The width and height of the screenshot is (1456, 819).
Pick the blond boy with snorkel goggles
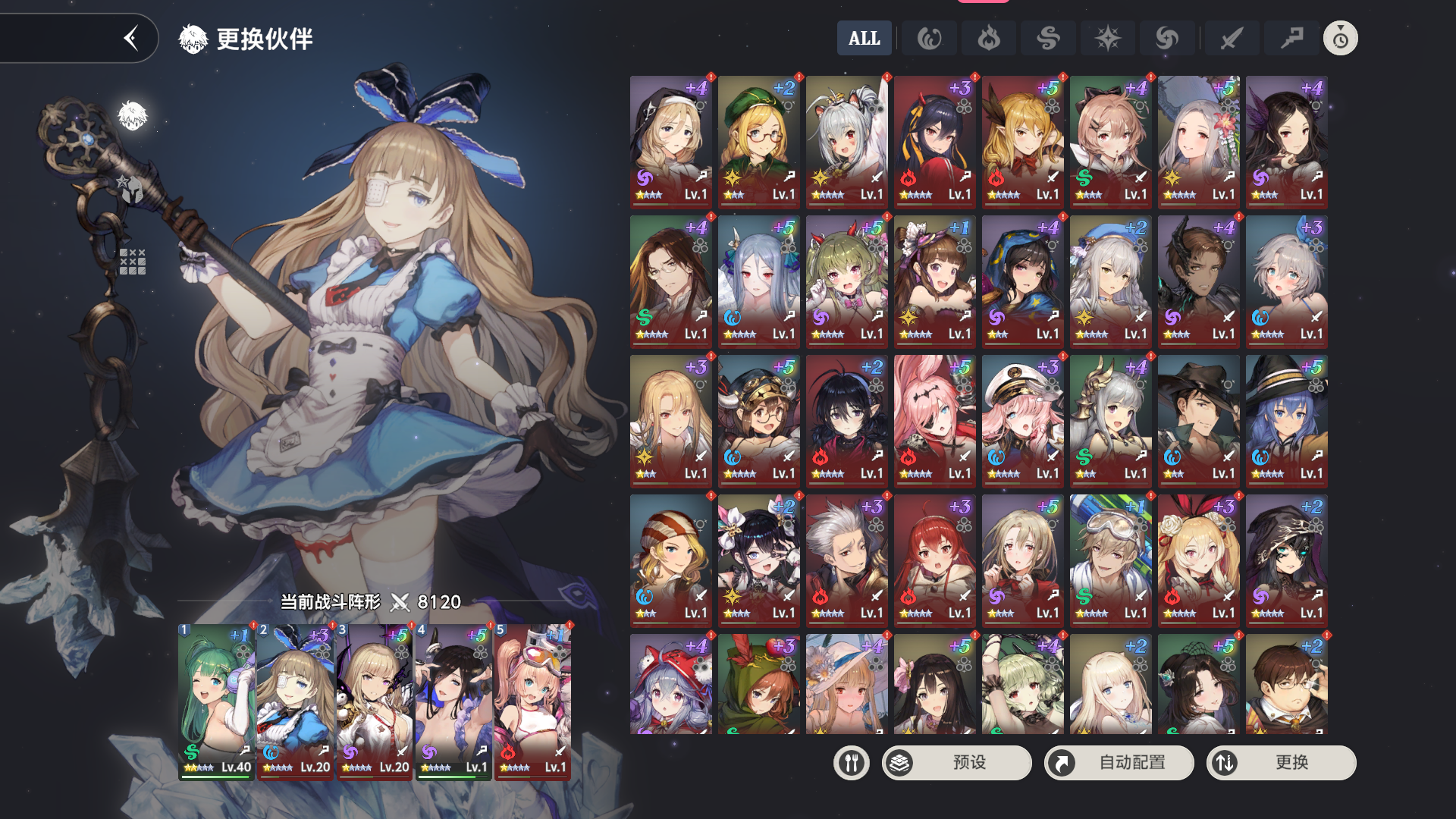pos(1110,560)
